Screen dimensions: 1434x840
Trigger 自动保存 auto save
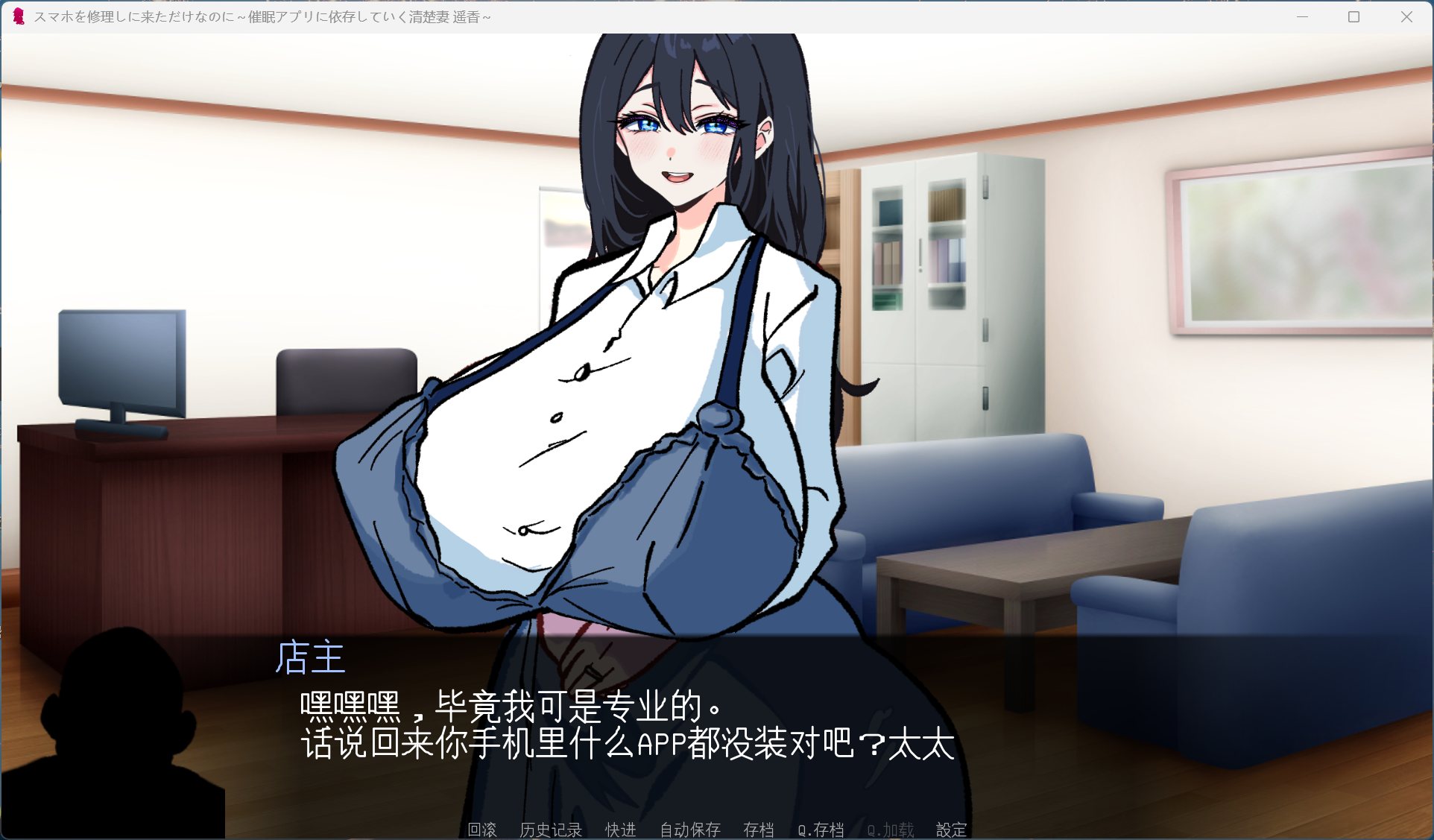tap(689, 830)
